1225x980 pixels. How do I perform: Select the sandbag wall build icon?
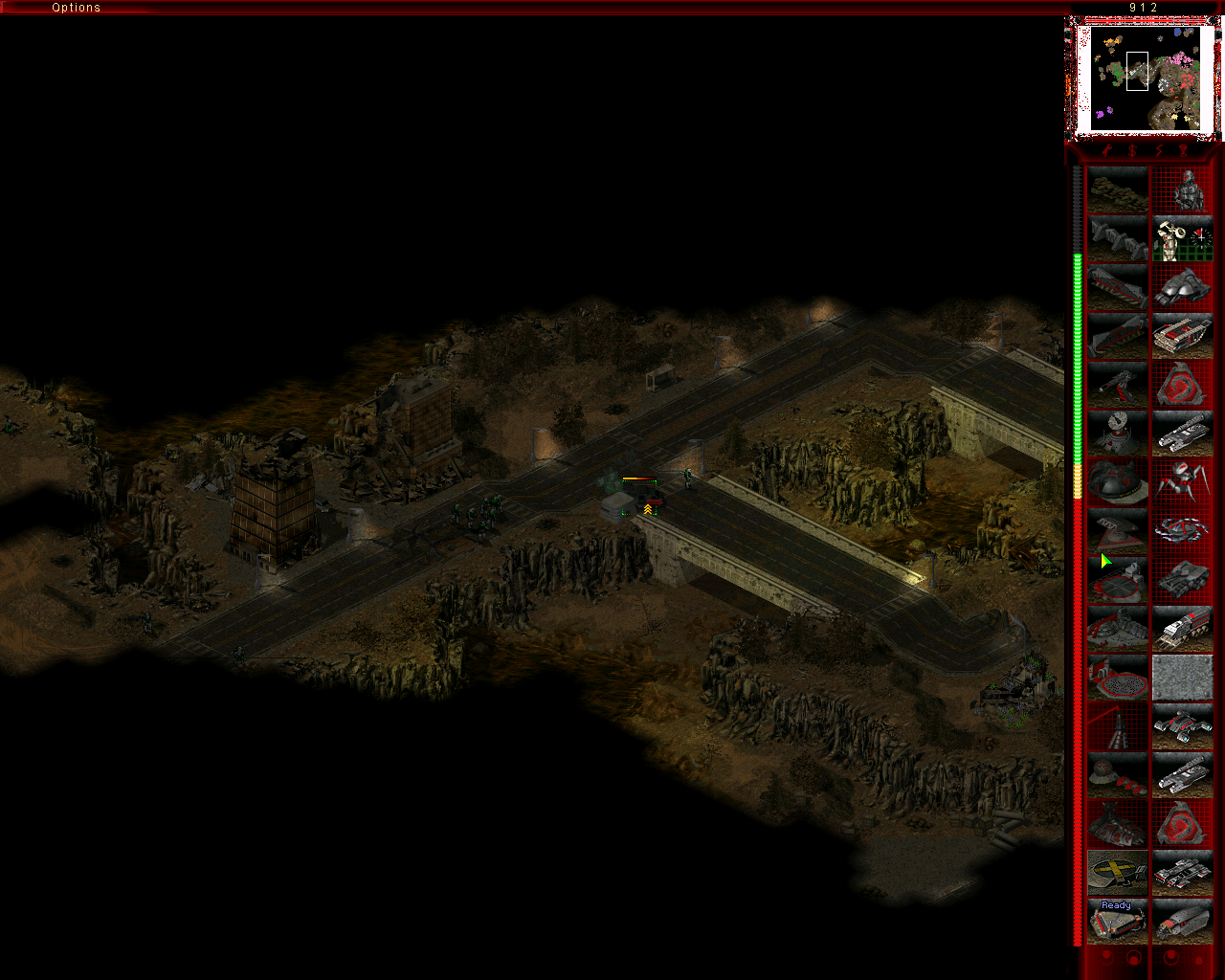[1117, 190]
